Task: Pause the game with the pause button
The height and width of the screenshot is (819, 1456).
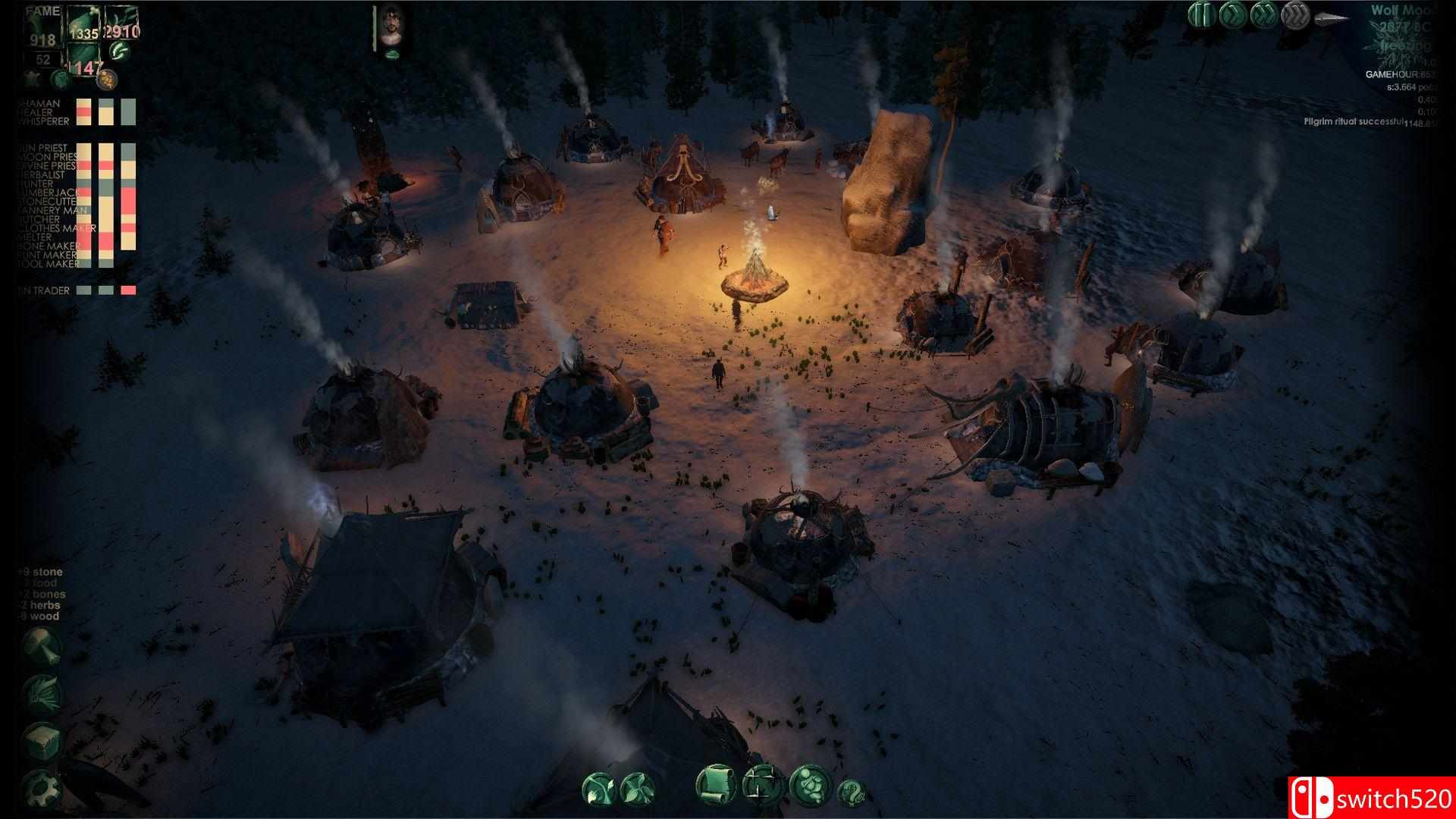Action: [1200, 15]
